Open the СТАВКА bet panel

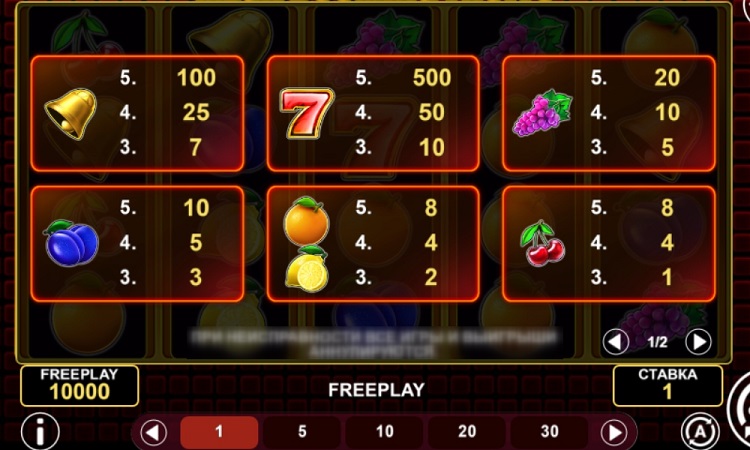click(667, 385)
